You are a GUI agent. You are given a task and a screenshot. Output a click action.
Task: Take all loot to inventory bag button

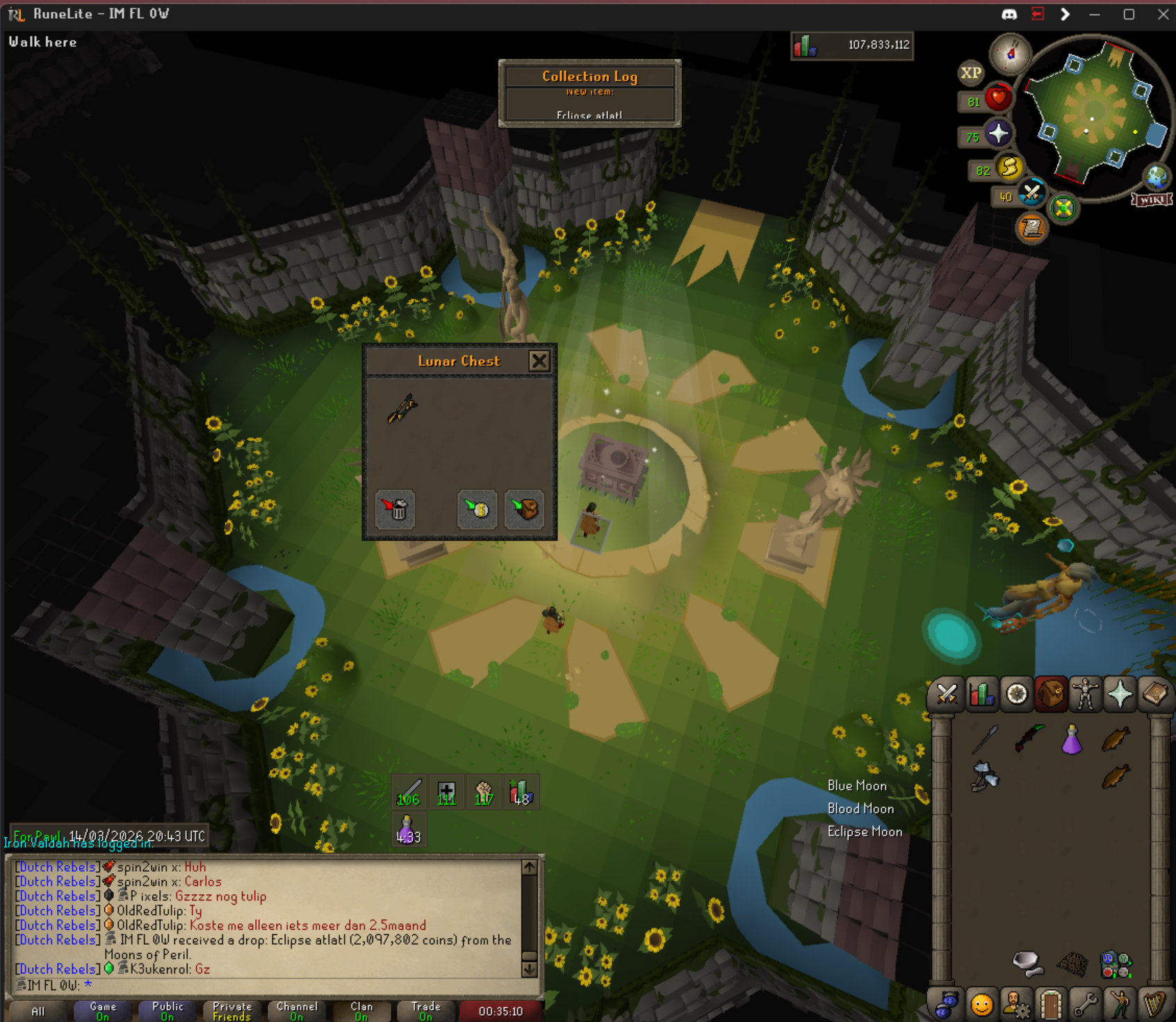click(x=525, y=510)
